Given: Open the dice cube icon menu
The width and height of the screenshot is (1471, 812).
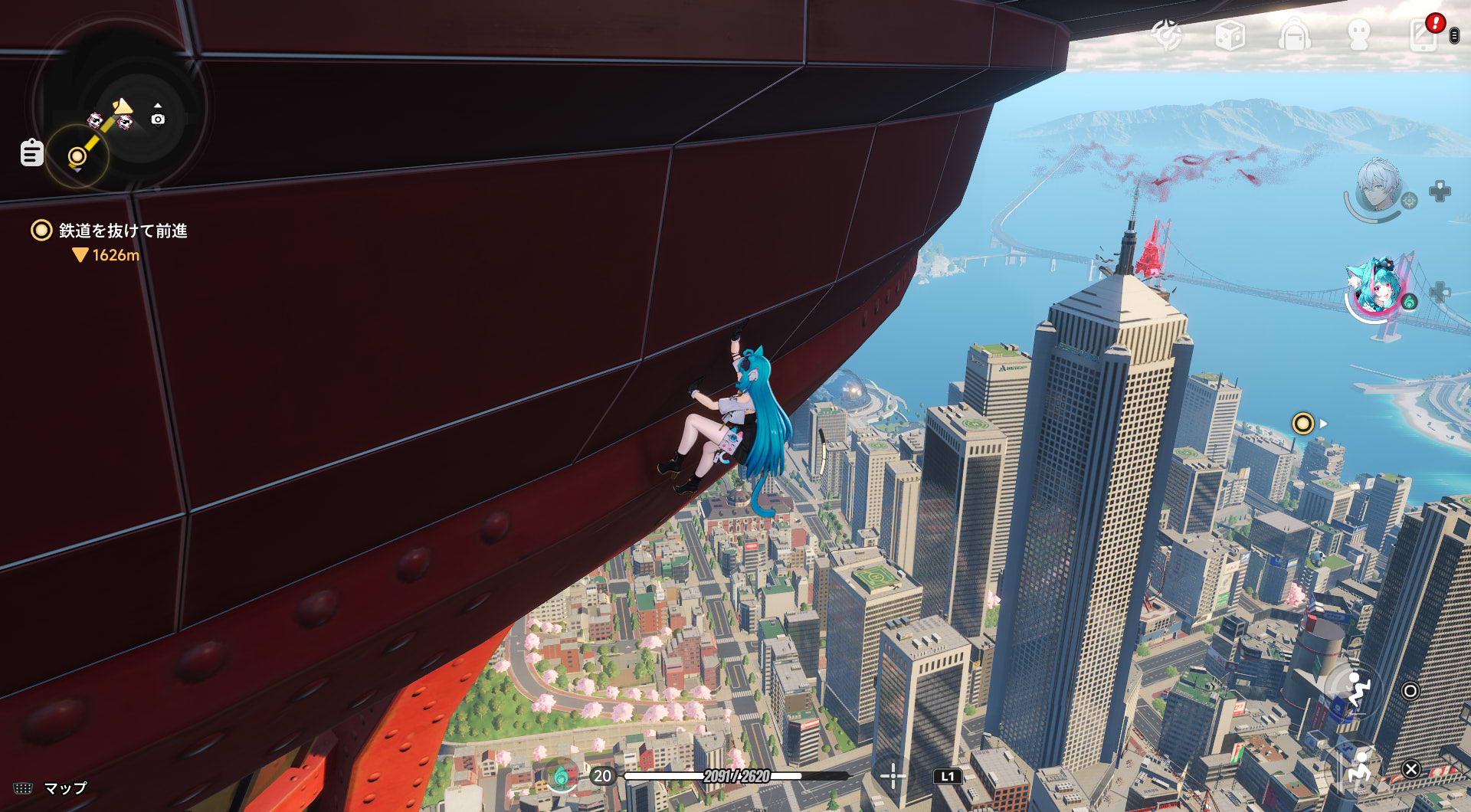Looking at the screenshot, I should pos(1230,35).
